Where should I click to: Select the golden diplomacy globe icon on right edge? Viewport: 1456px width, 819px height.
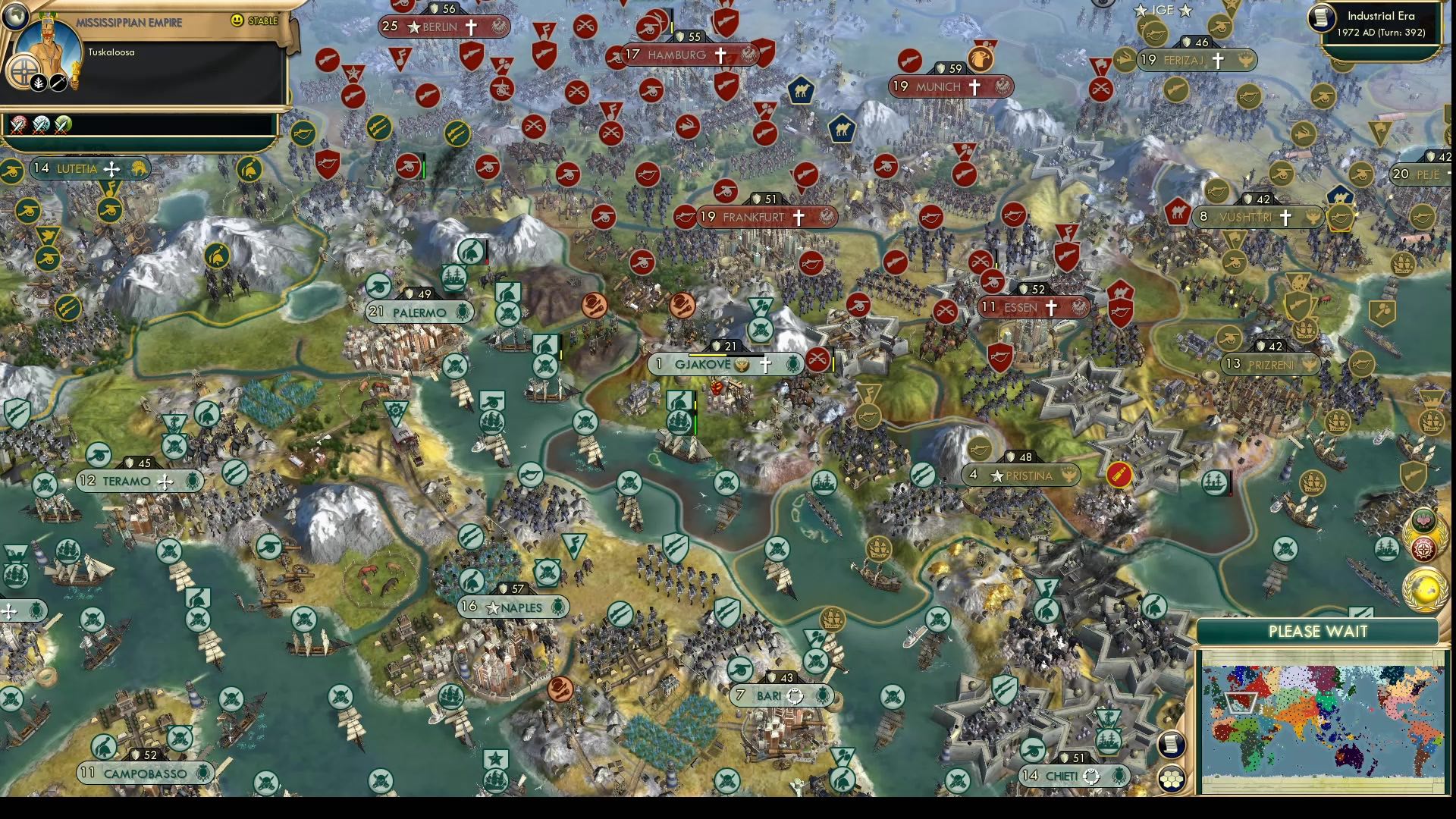pyautogui.click(x=1424, y=590)
